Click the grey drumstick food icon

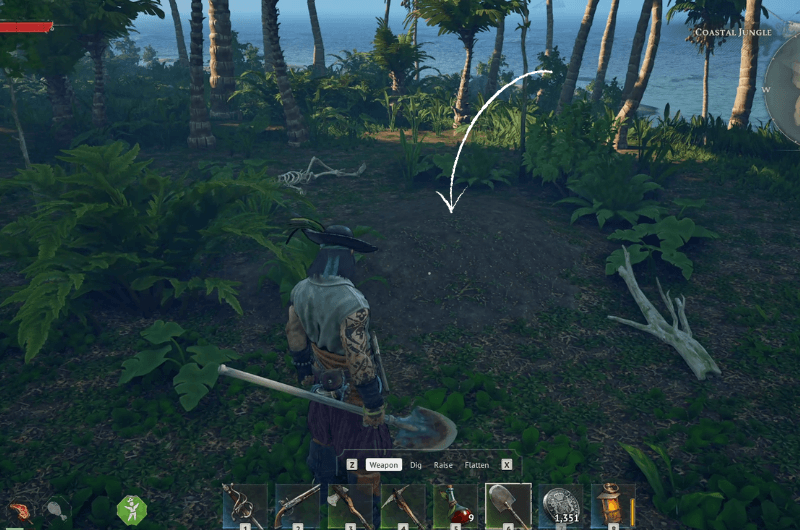56,511
